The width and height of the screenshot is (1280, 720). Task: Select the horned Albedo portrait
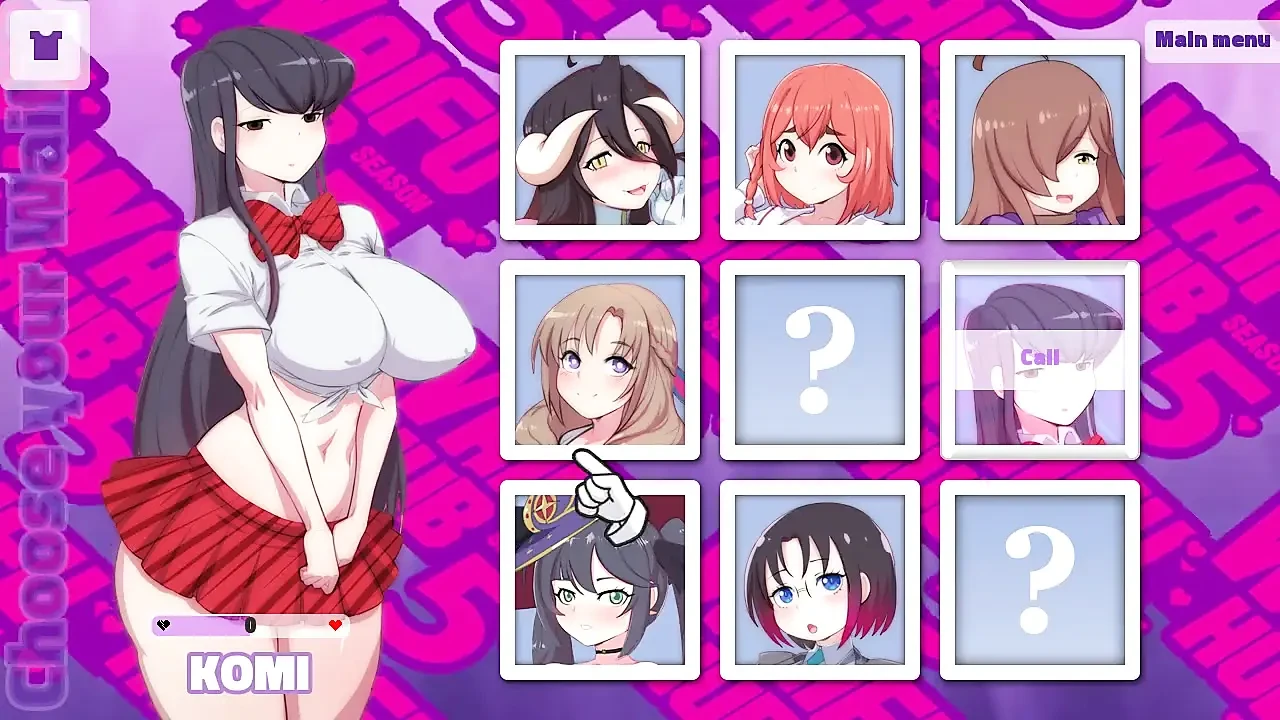pyautogui.click(x=600, y=139)
